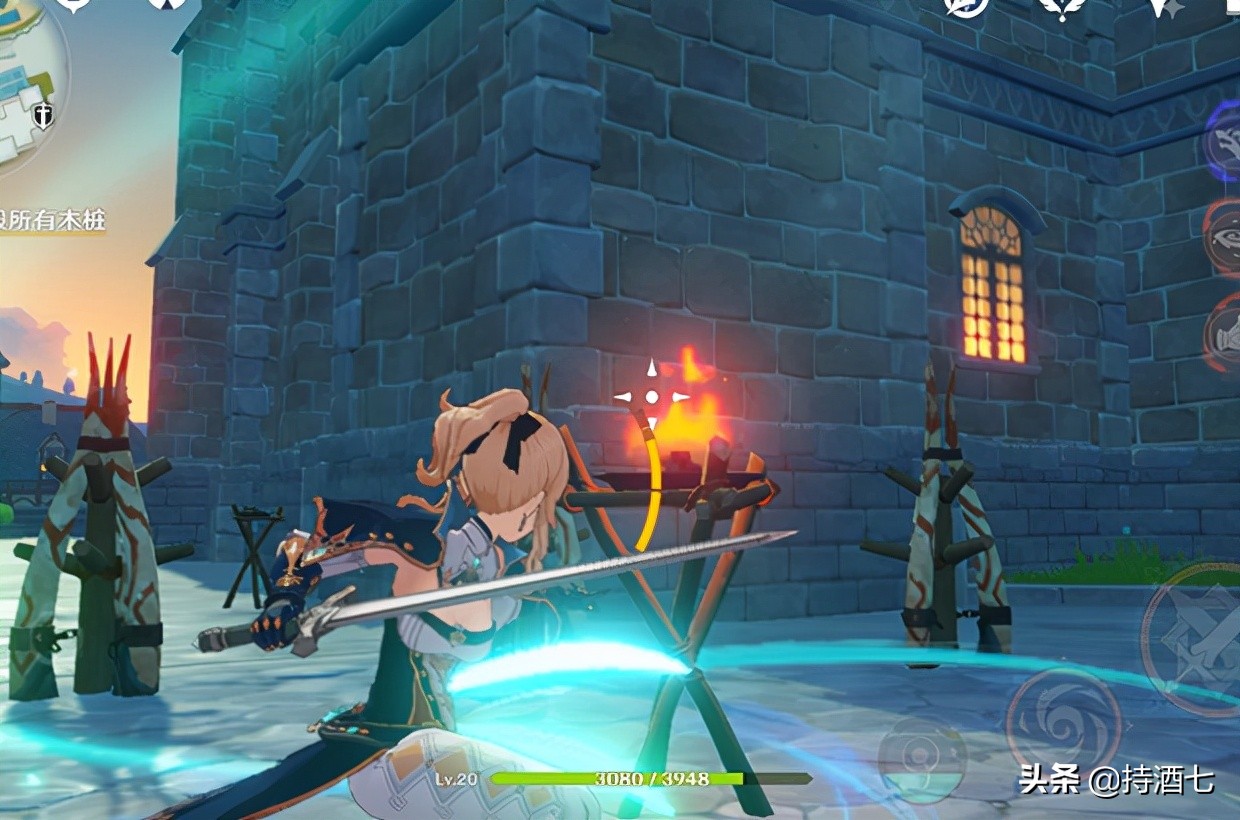This screenshot has height=820, width=1240.
Task: Switch to the eye-emblem party character
Action: click(x=1224, y=236)
